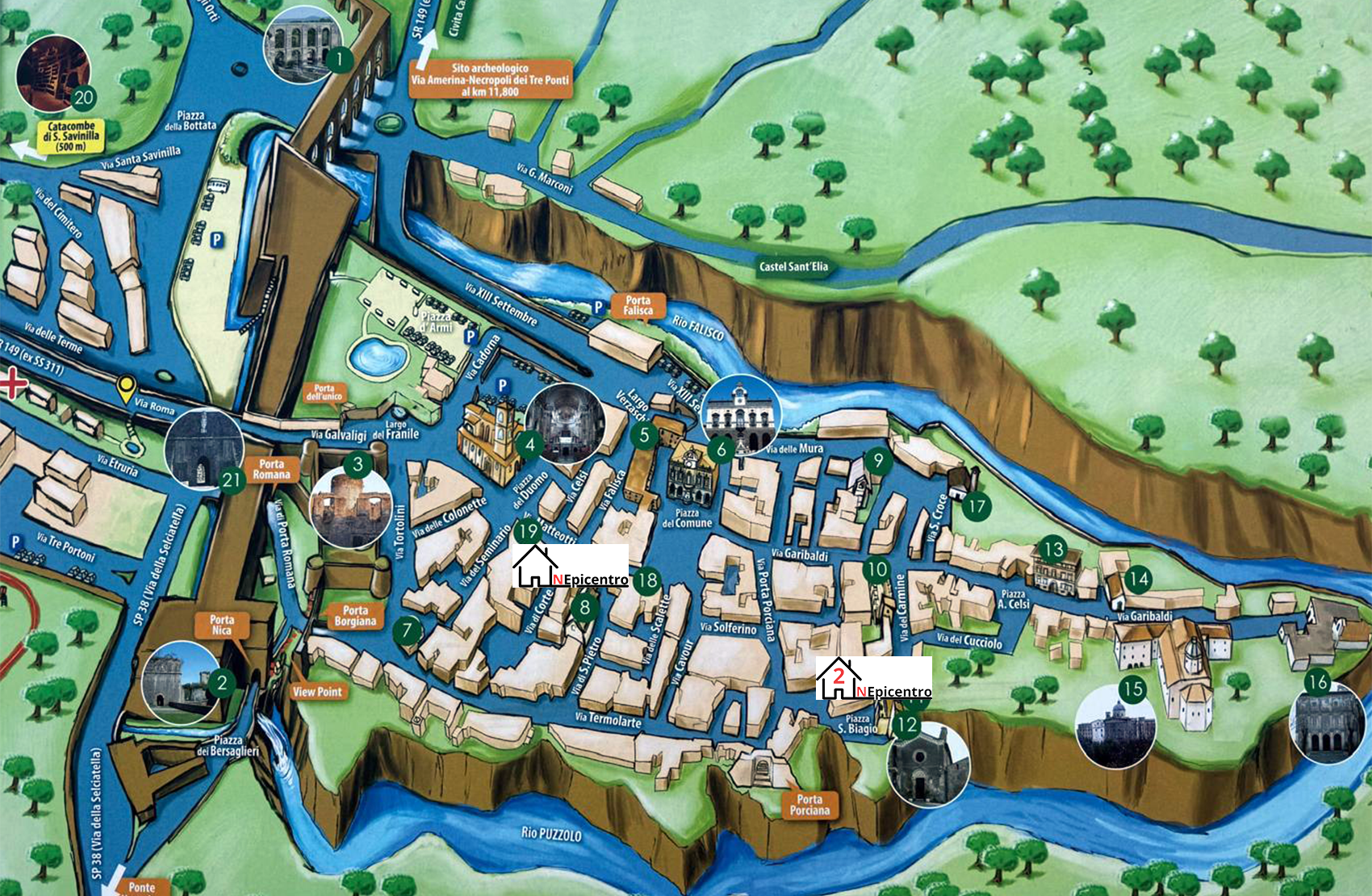Select the Porta Nica label
The height and width of the screenshot is (896, 1372).
coord(222,625)
